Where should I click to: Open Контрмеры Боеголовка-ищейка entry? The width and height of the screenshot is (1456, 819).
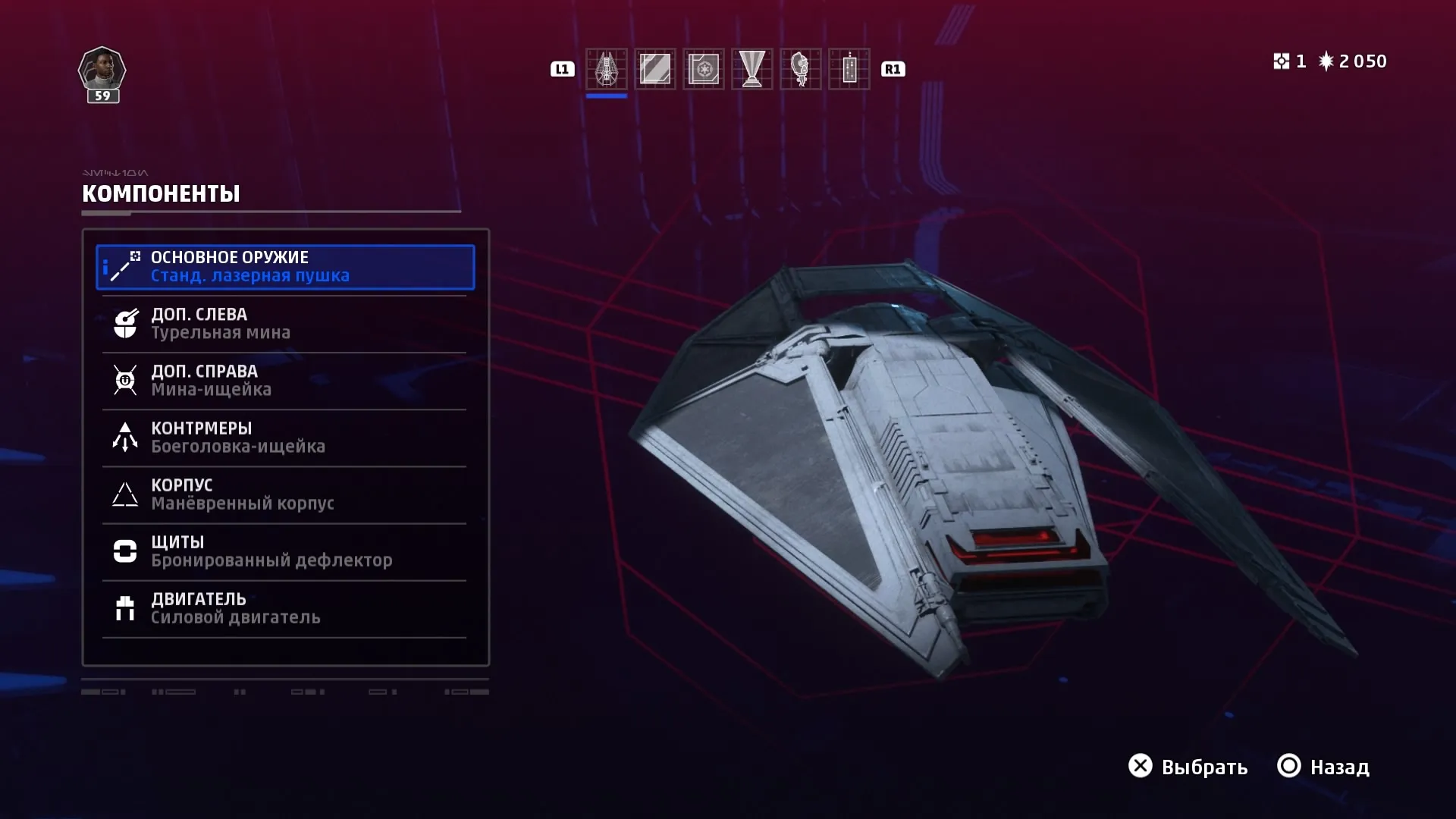[x=285, y=438]
